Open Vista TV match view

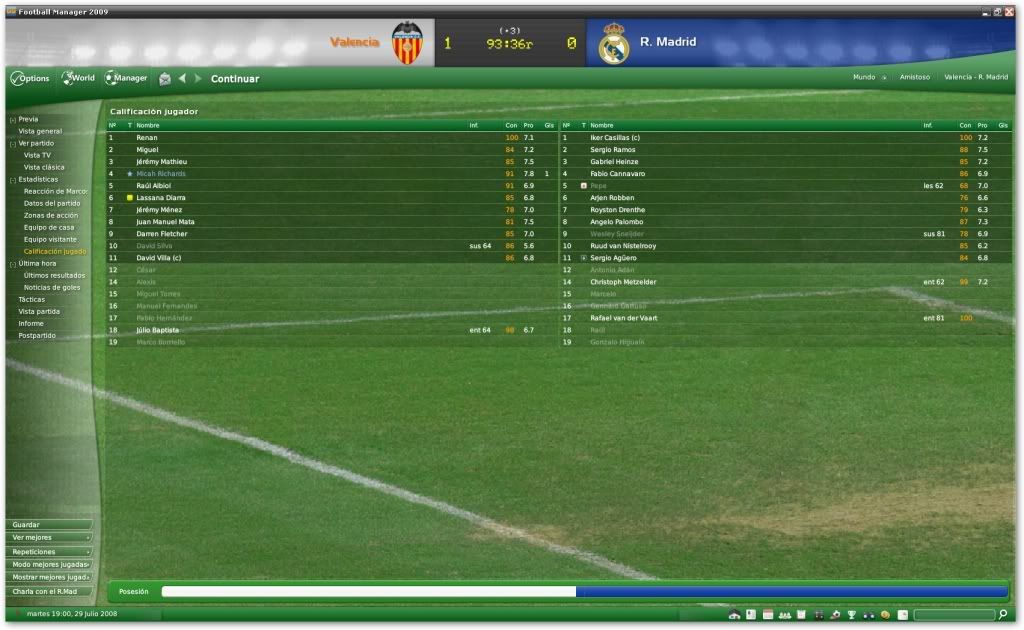click(38, 155)
